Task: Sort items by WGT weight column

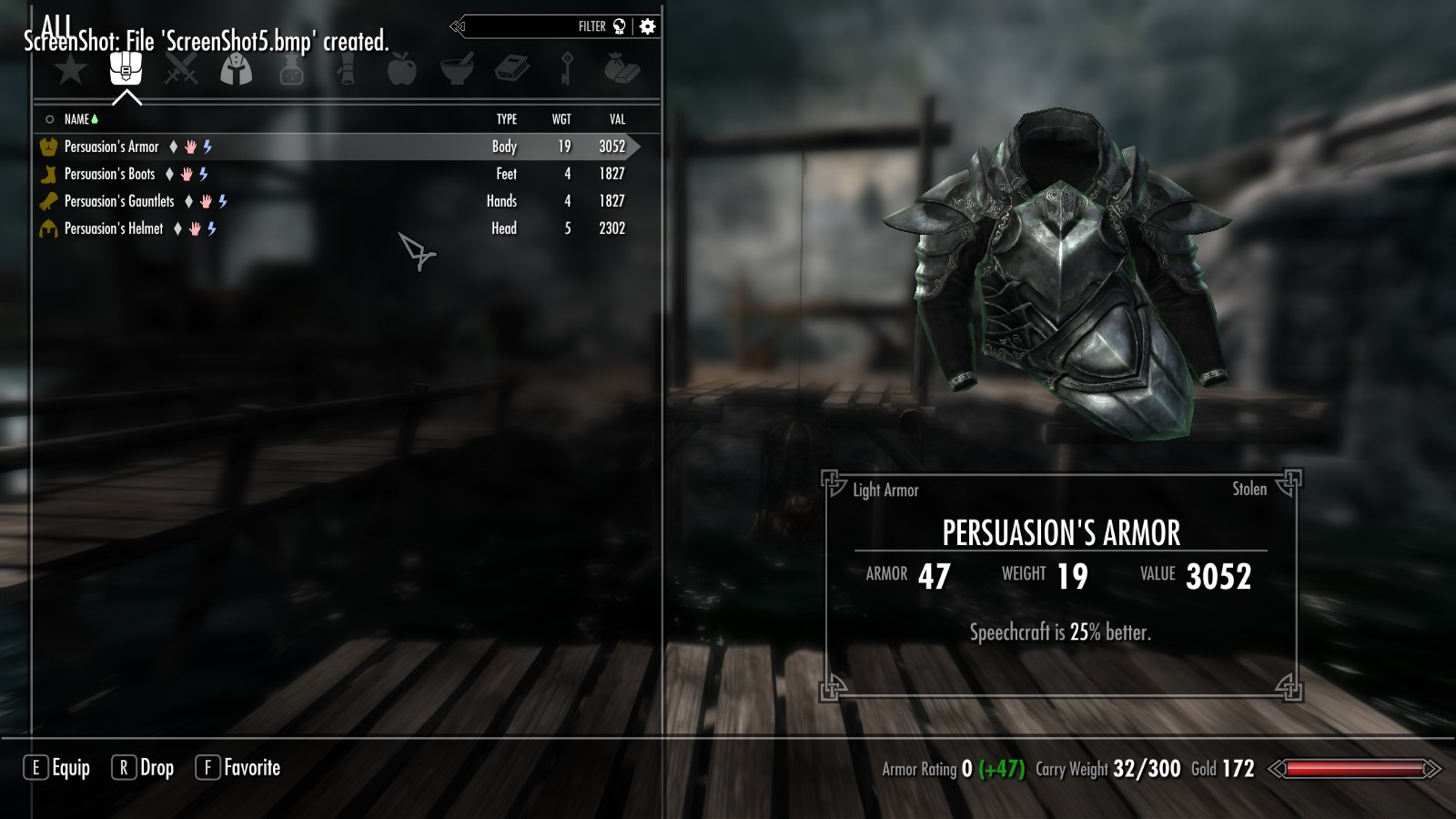Action: [x=561, y=119]
